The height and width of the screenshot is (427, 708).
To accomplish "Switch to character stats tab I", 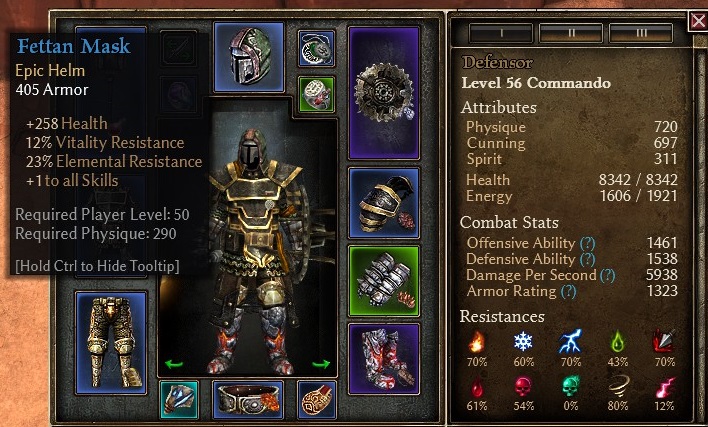I will point(493,33).
